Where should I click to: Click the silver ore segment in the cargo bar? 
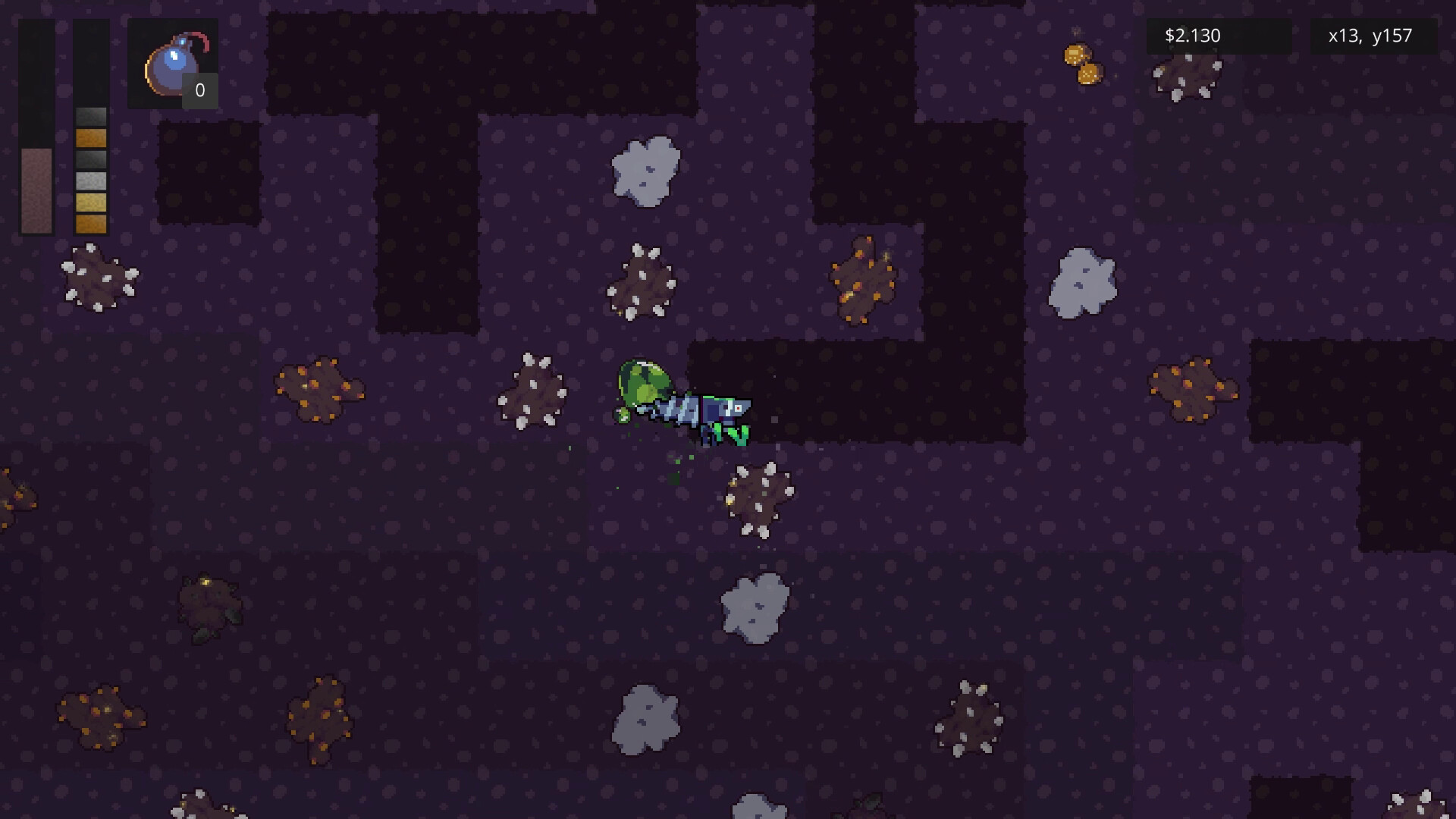91,180
